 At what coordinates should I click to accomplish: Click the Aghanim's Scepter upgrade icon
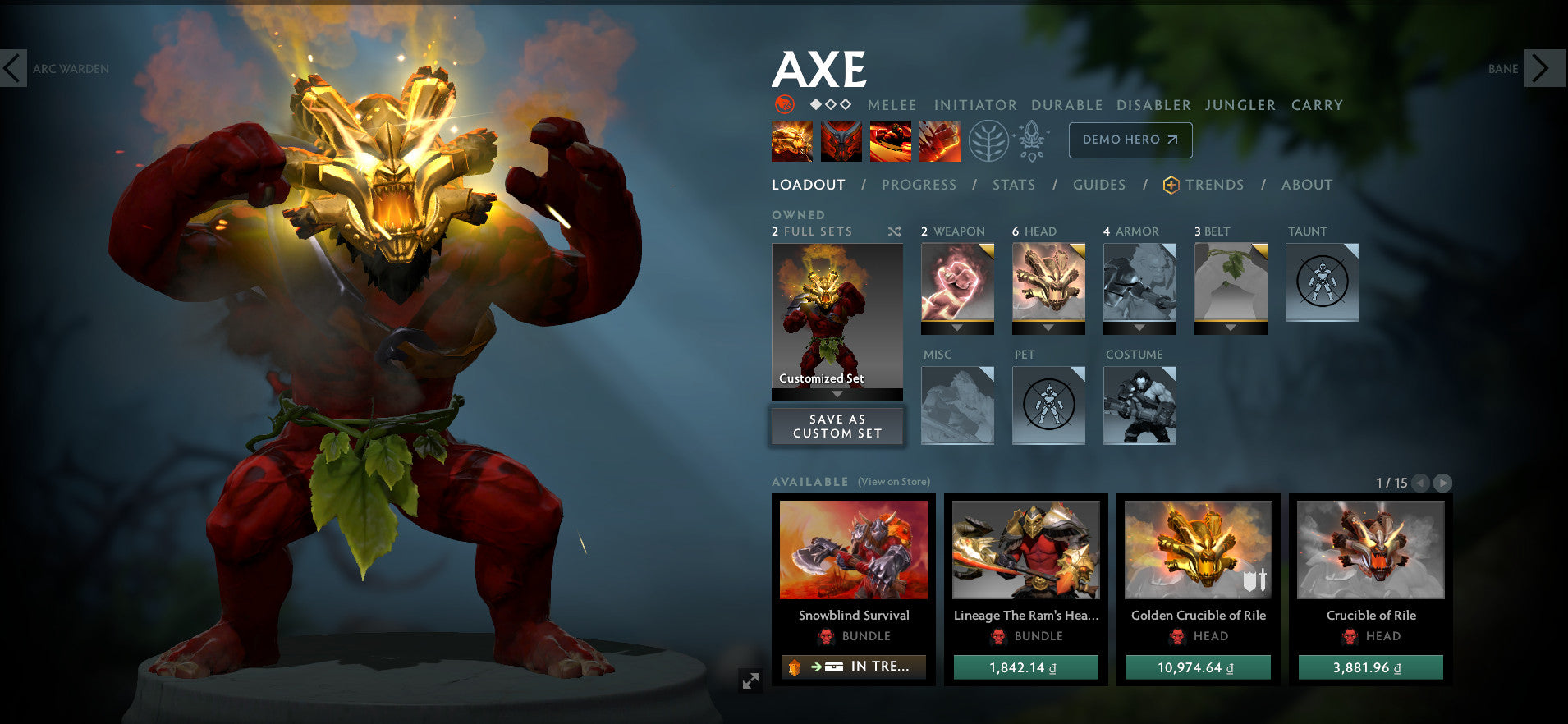pyautogui.click(x=1033, y=140)
